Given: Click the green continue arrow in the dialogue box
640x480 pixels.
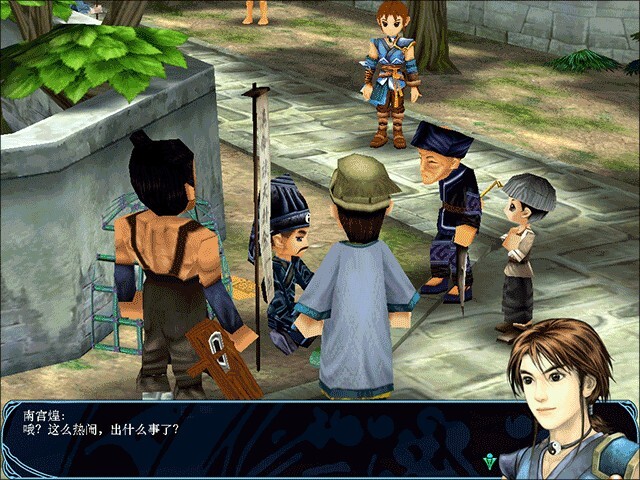Looking at the screenshot, I should coord(488,461).
